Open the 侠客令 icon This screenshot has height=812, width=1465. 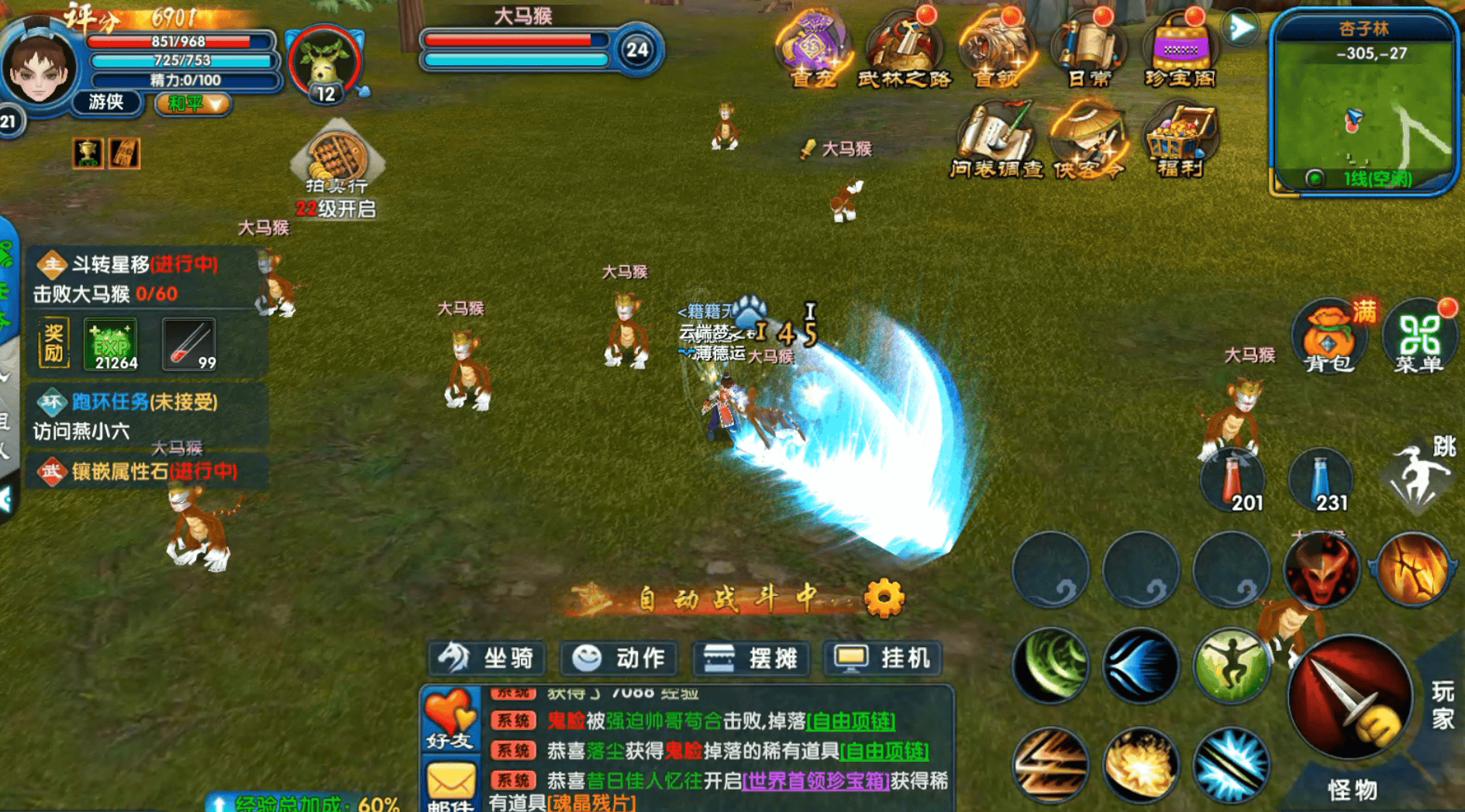[1088, 139]
